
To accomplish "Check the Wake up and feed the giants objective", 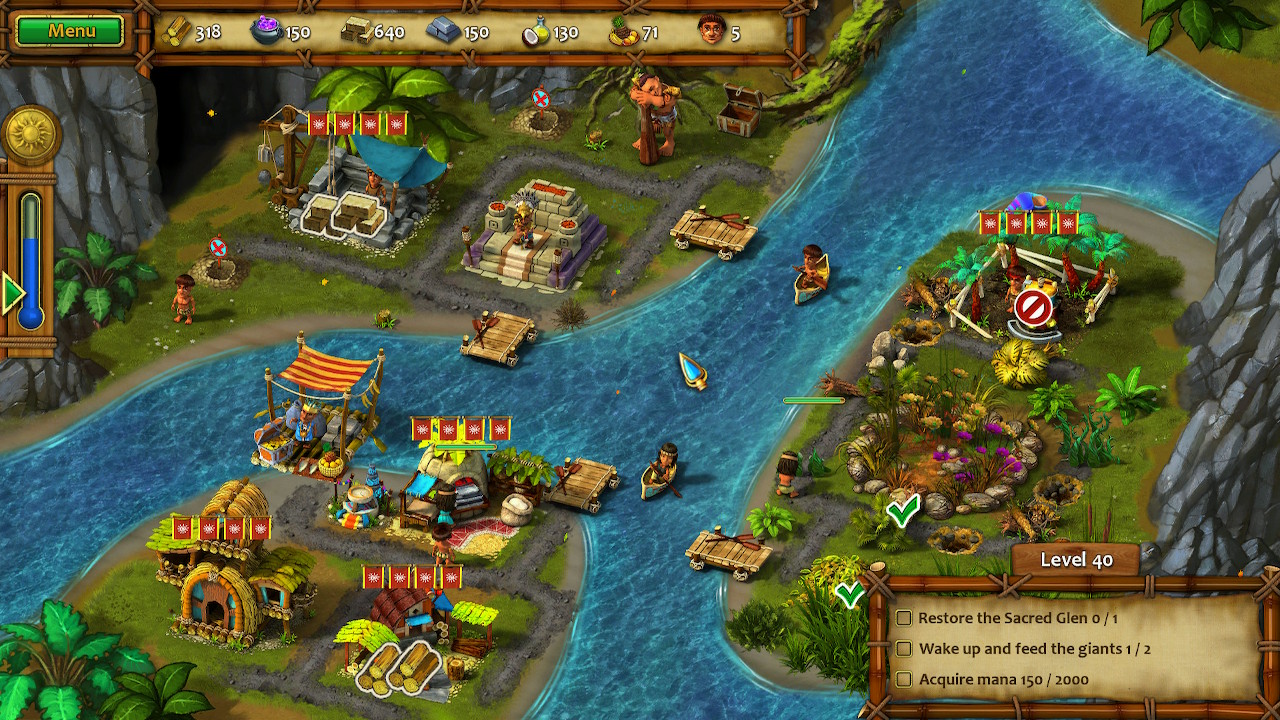I will pos(906,648).
